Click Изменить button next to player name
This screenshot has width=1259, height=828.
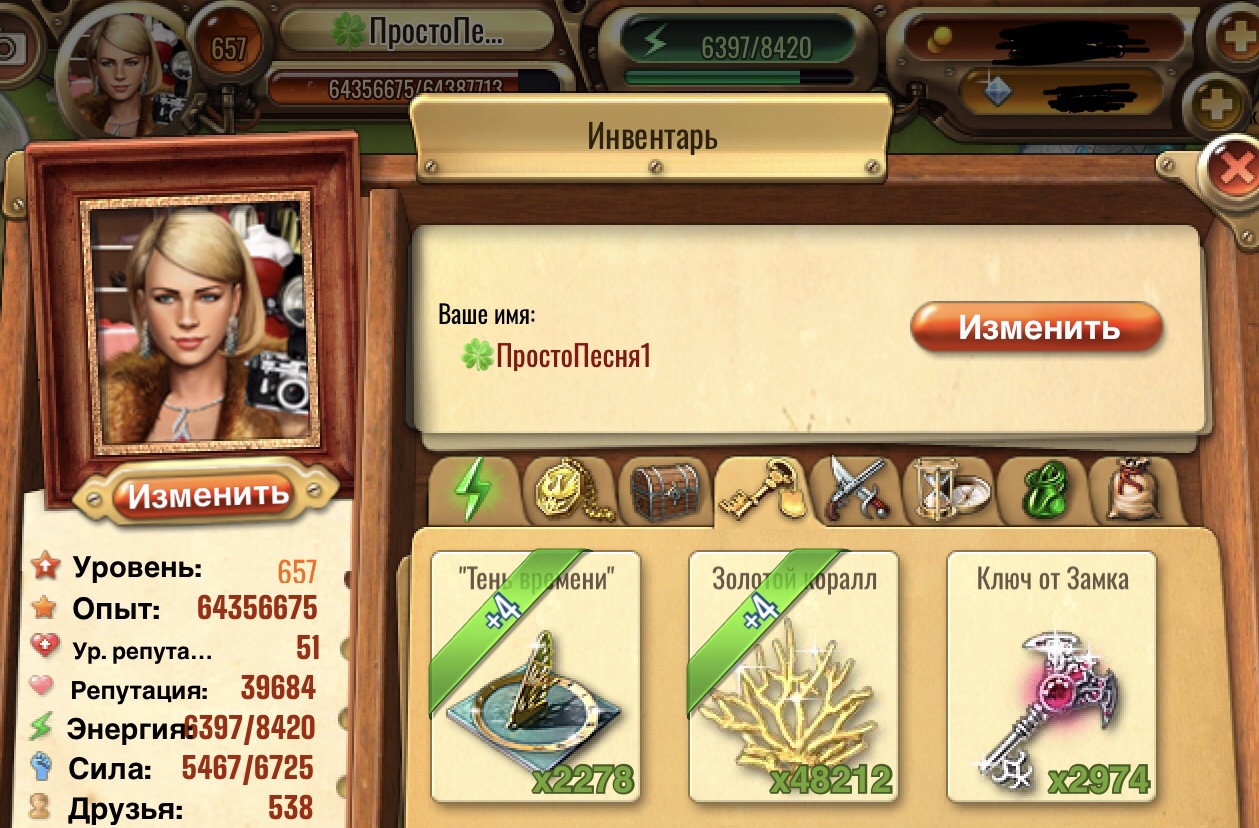[x=1036, y=328]
